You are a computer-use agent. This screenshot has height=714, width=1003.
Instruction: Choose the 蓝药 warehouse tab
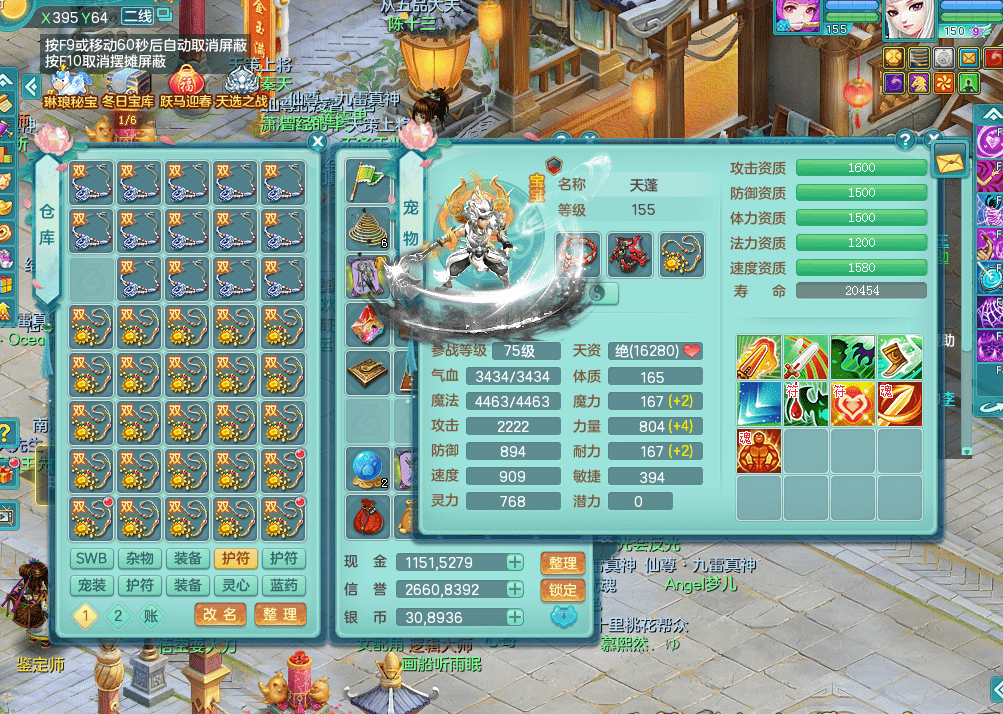(284, 586)
